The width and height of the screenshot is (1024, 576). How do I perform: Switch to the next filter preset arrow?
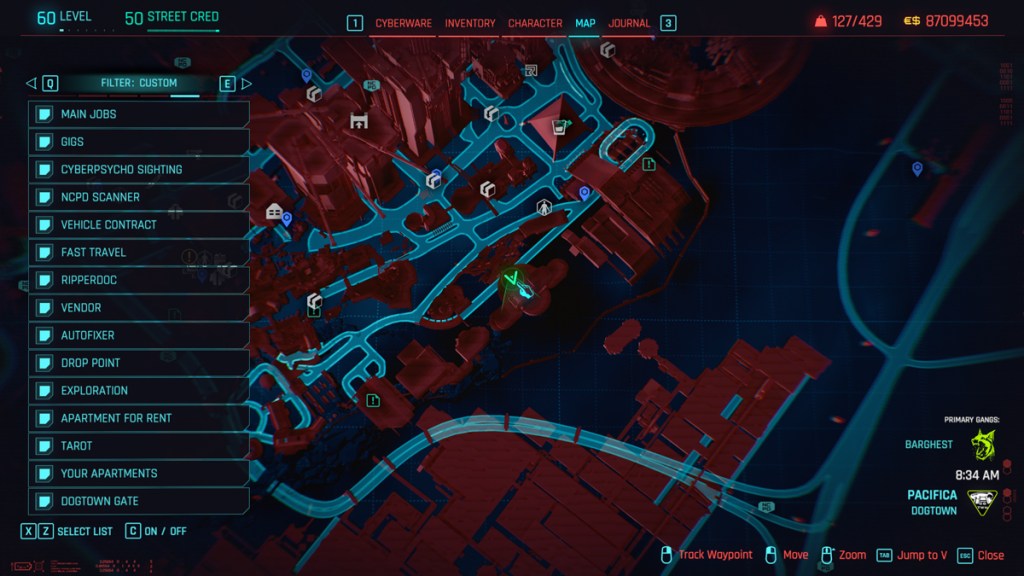point(247,83)
